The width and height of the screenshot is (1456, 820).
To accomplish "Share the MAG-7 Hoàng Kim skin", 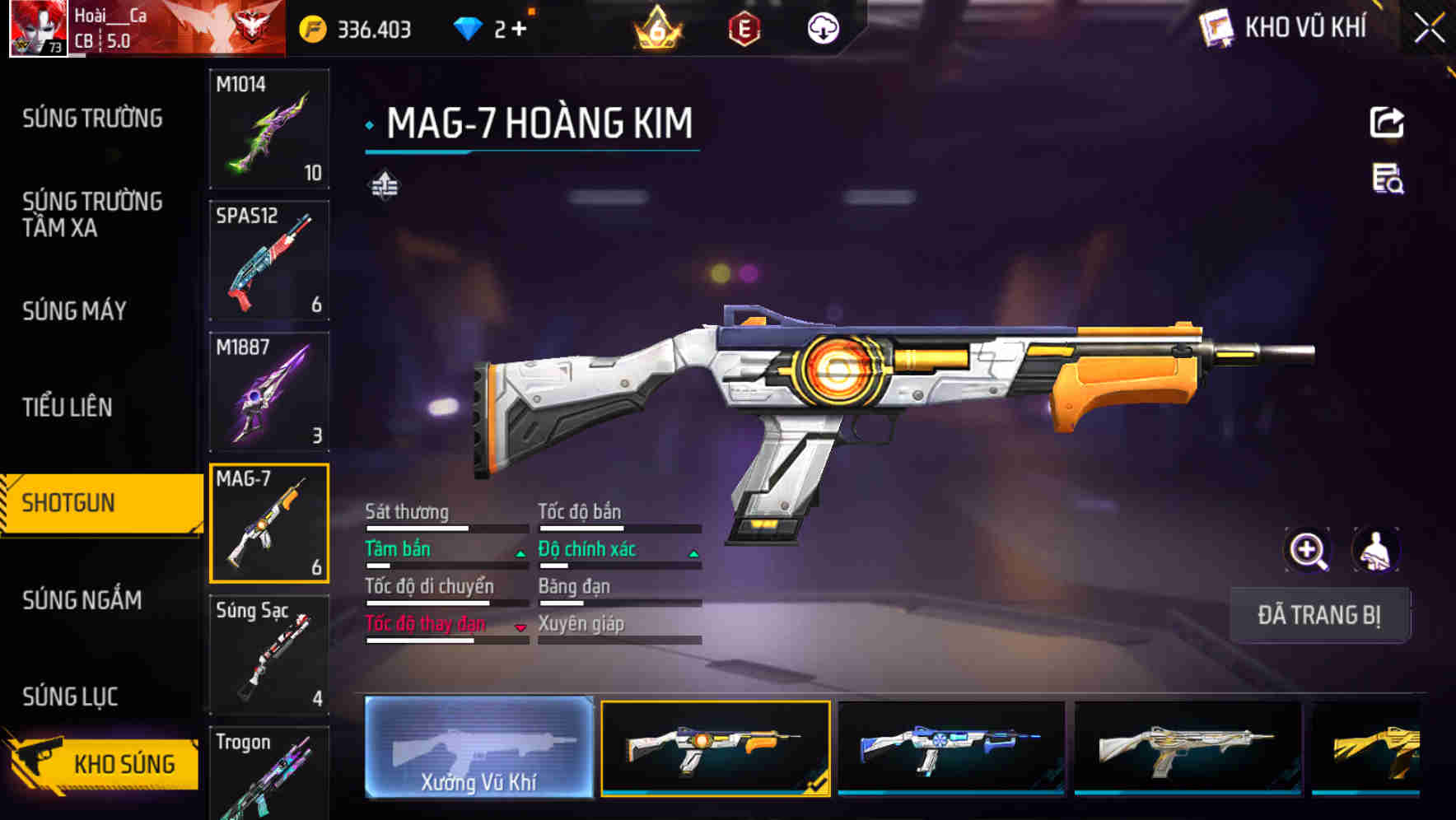I will 1387,123.
